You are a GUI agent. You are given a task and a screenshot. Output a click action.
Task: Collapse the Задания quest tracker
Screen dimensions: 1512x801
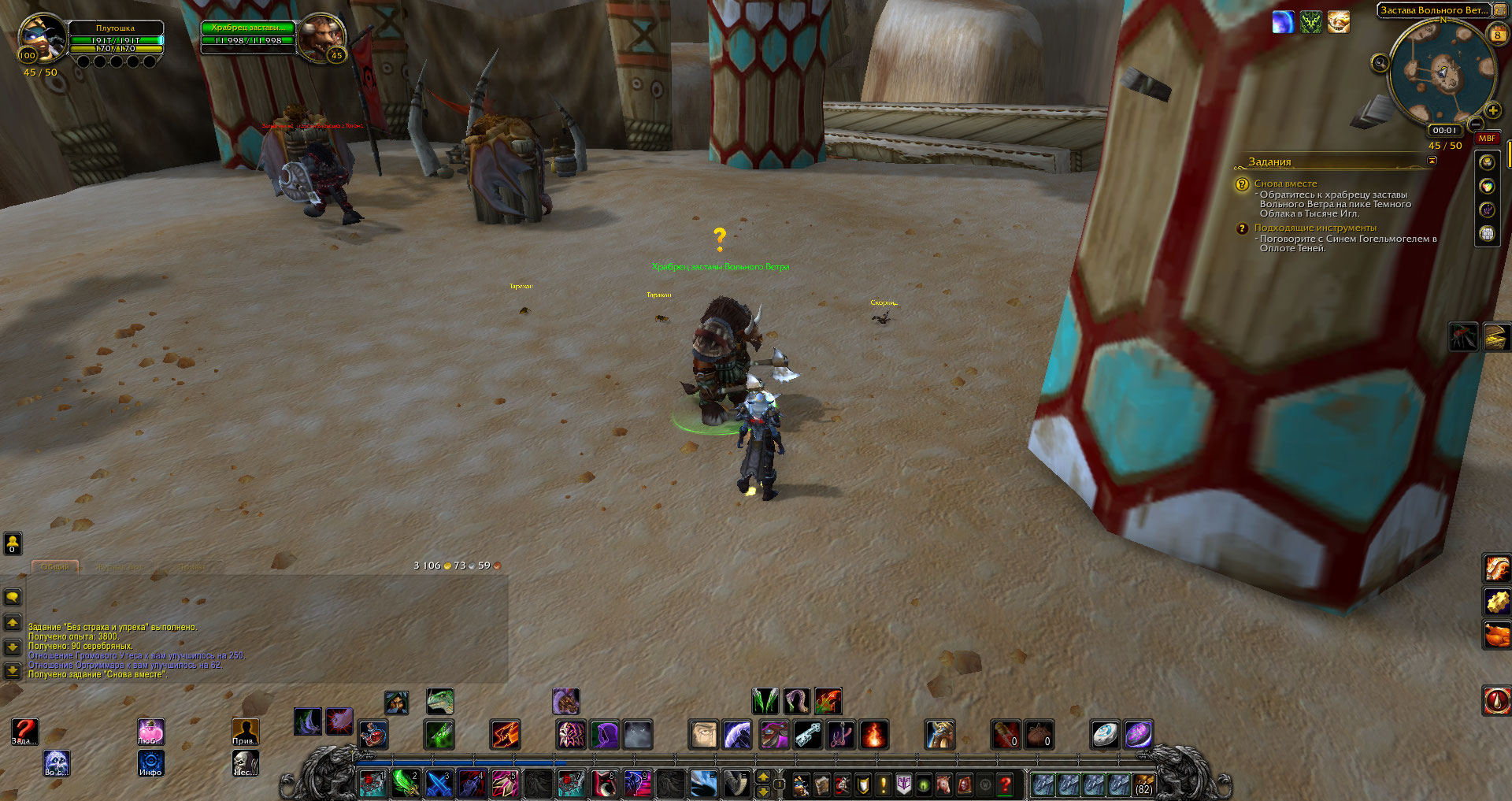click(1432, 161)
